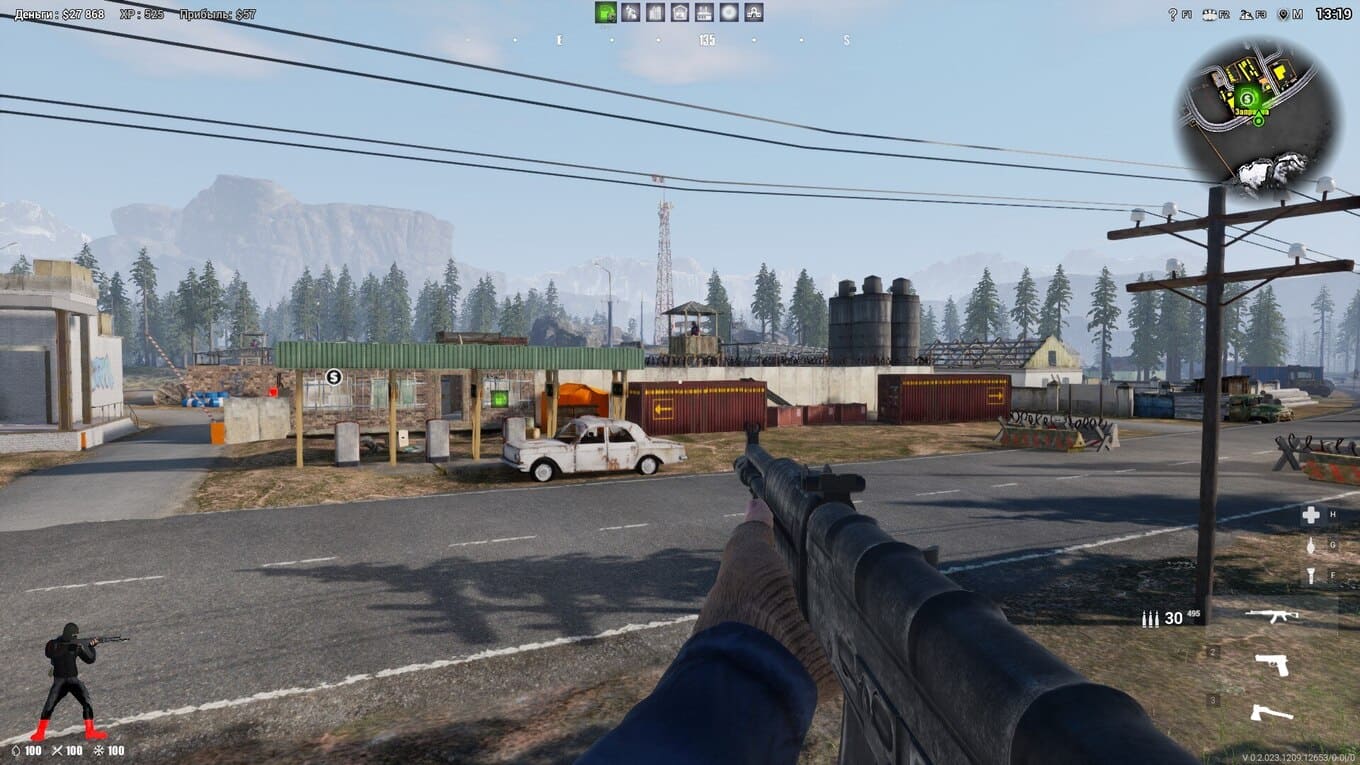Open the house-shaped icon in the top bar
This screenshot has height=765, width=1360.
click(x=680, y=12)
